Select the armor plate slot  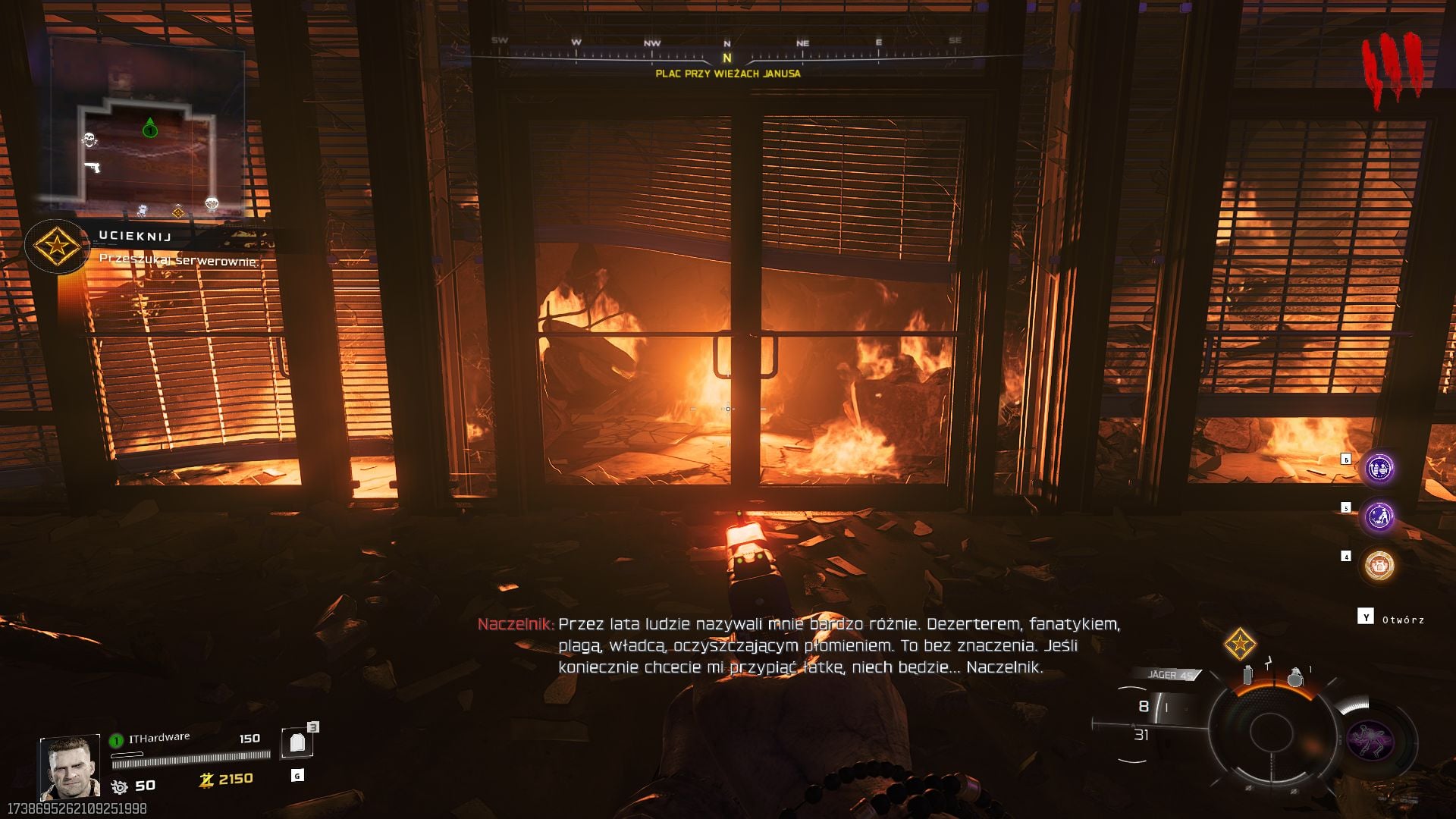tap(297, 743)
